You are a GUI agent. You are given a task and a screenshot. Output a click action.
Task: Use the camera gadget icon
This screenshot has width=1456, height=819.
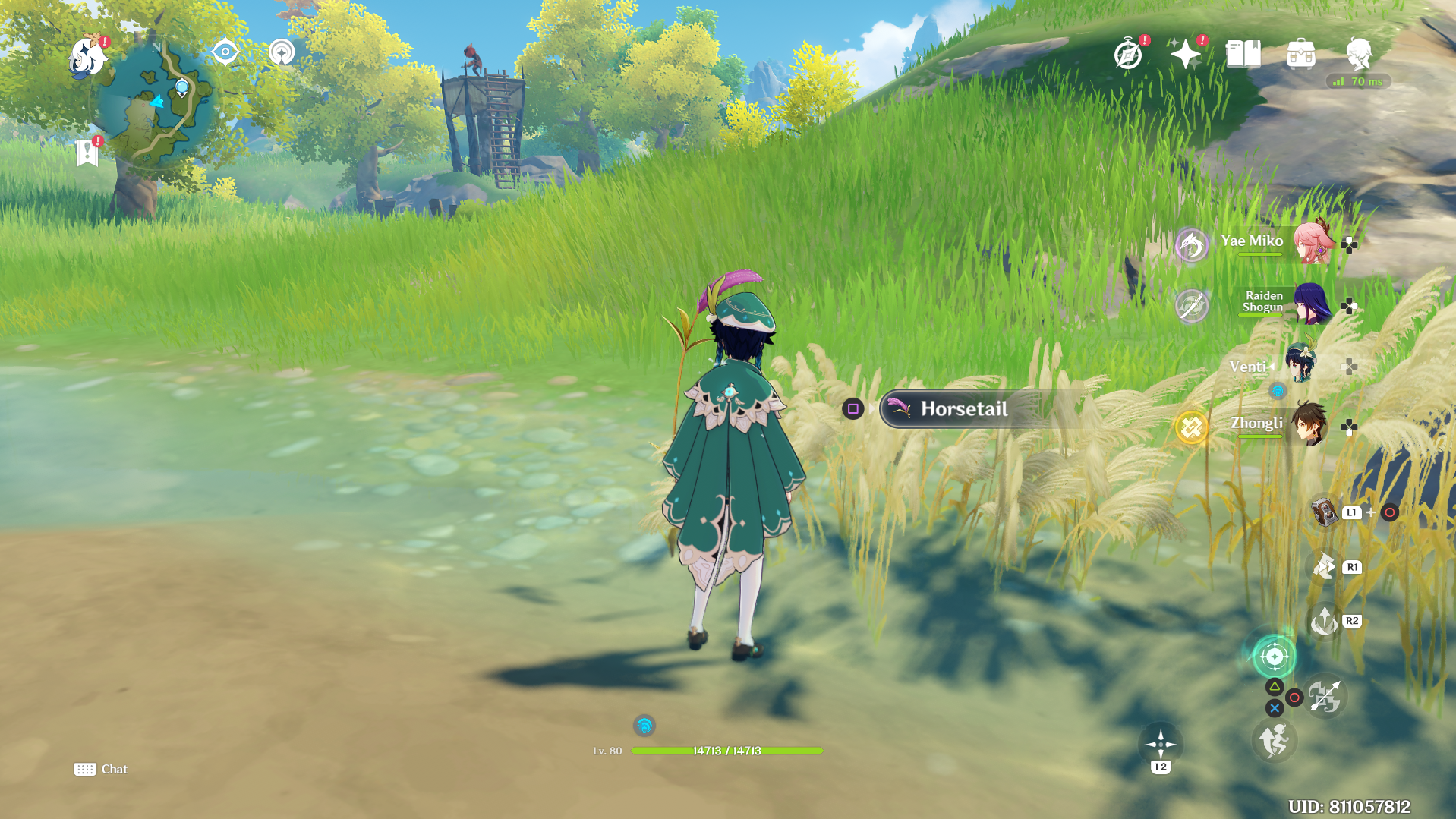tap(1325, 512)
